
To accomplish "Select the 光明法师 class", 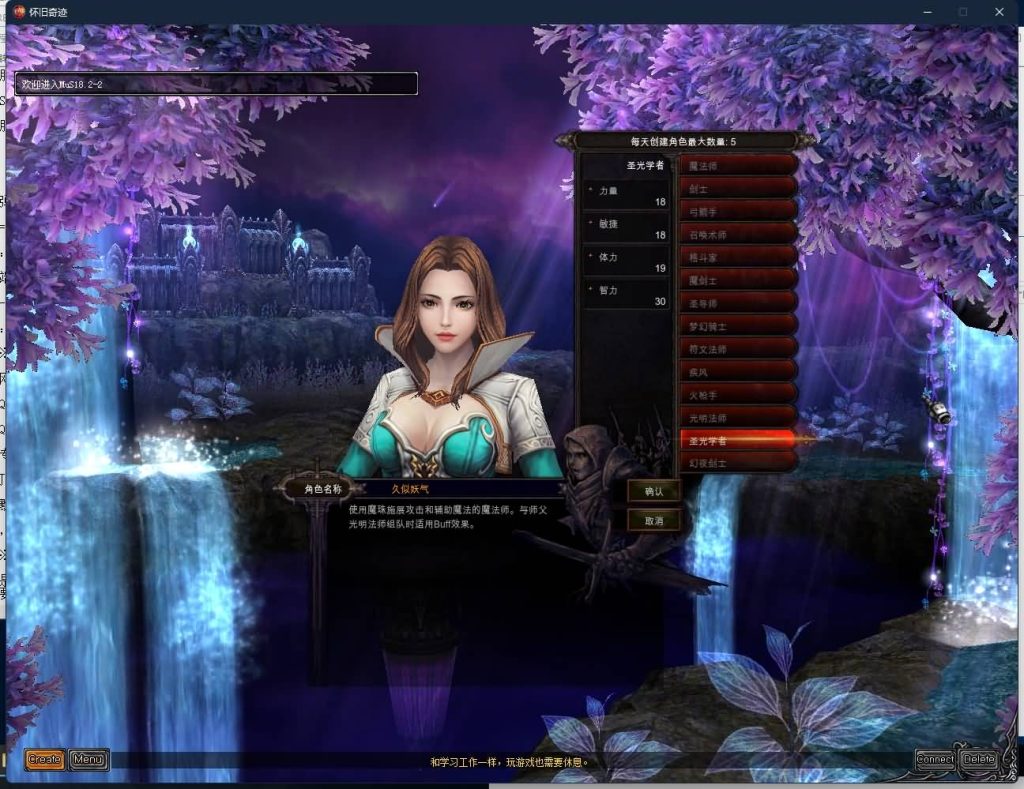I will (738, 417).
